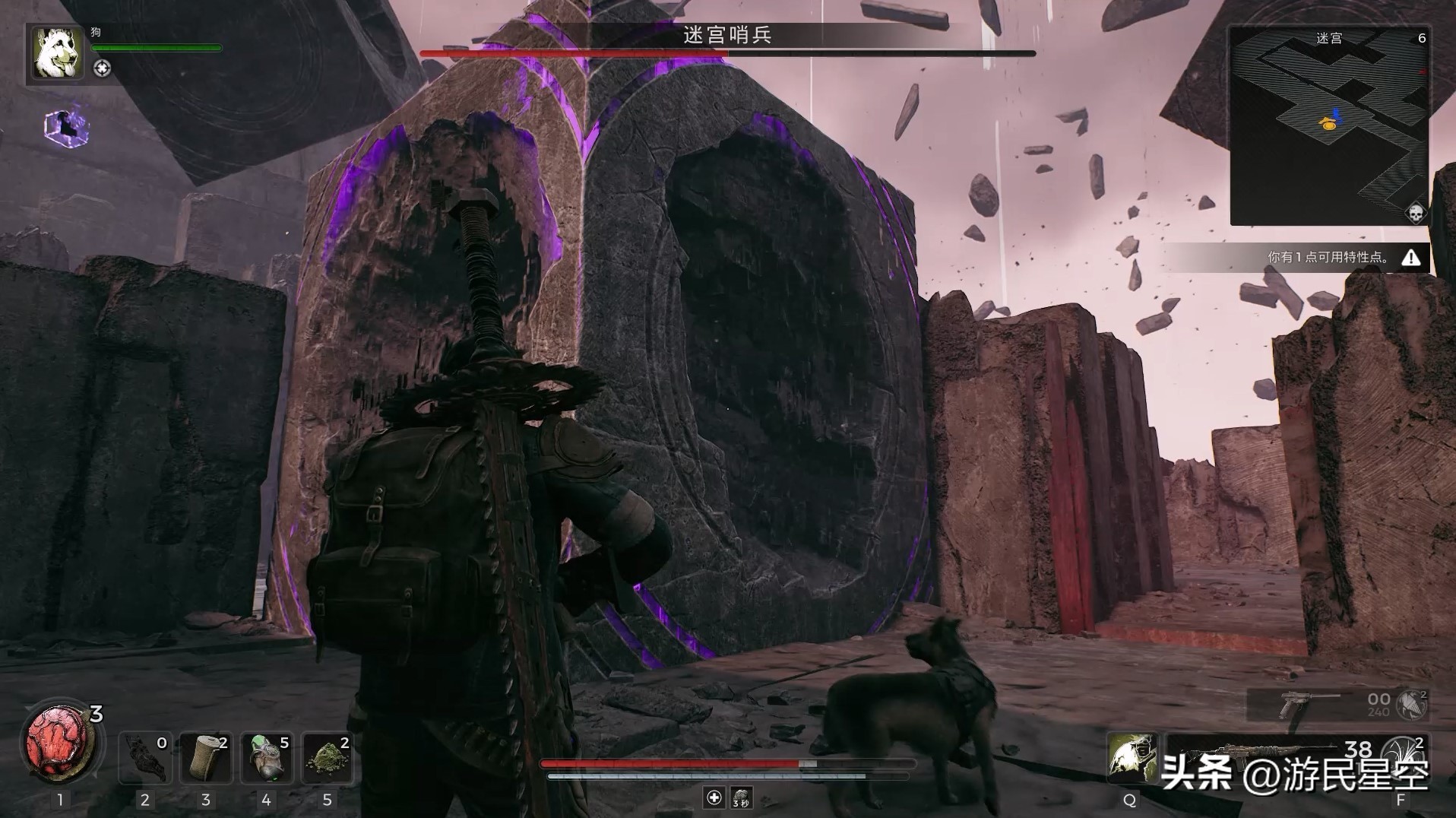Screen dimensions: 1456x818
Task: Open the labyrinth minimap
Action: (x=1328, y=125)
